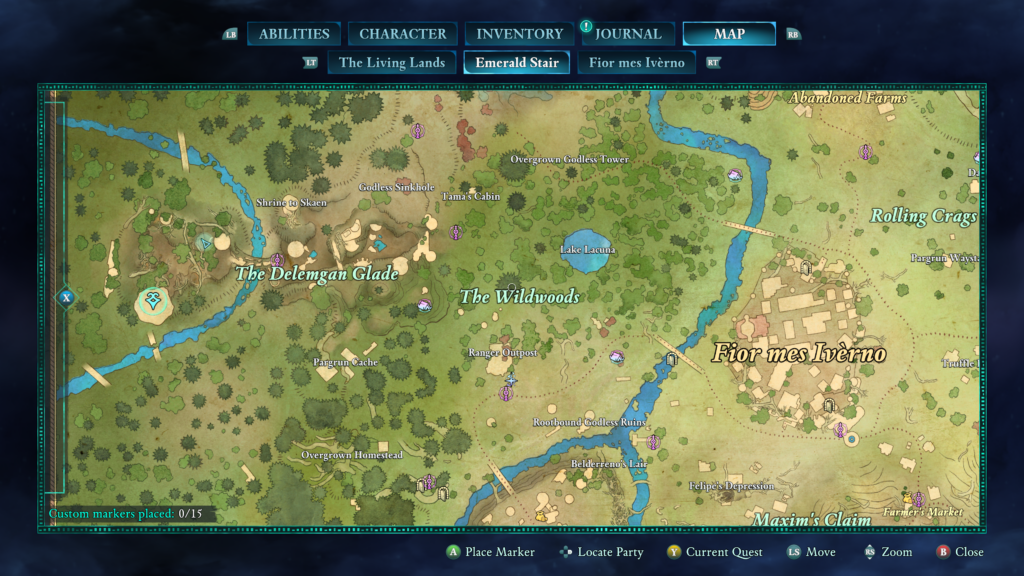The width and height of the screenshot is (1024, 576).
Task: Select the Lake Lacuna location
Action: point(587,249)
